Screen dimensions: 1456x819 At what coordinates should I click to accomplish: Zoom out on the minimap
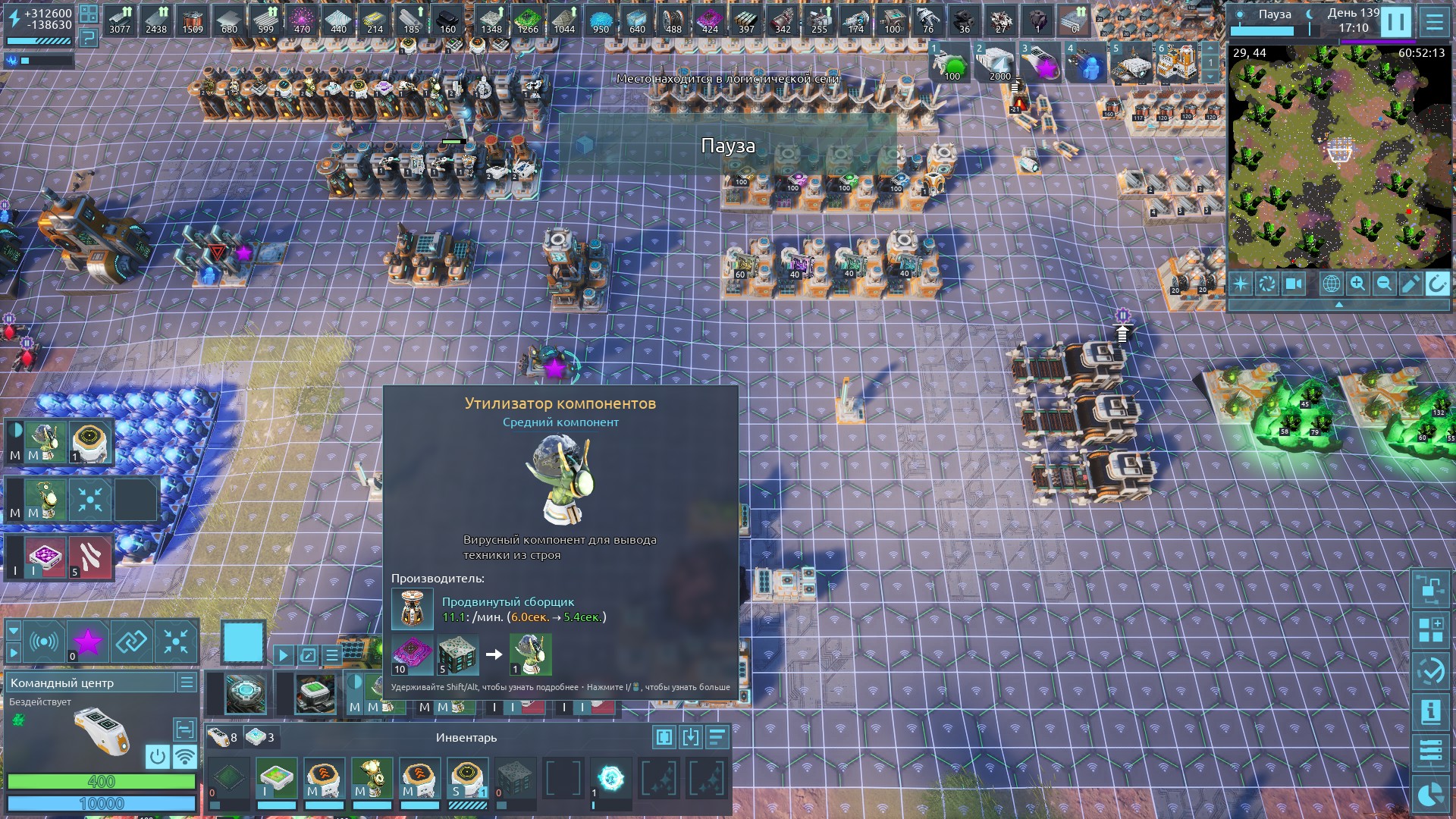pos(1384,284)
